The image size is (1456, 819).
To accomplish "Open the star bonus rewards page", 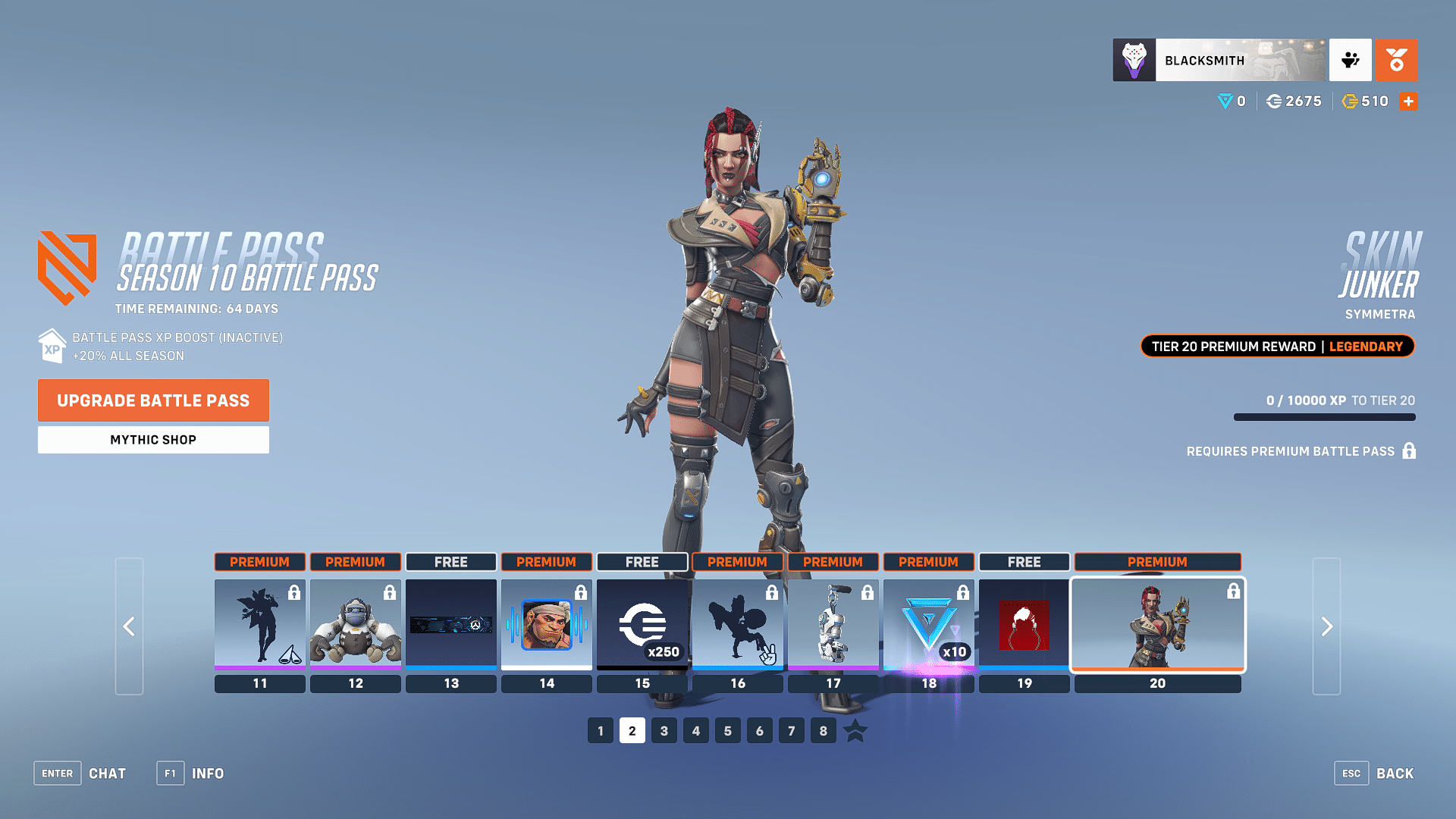I will (x=856, y=730).
